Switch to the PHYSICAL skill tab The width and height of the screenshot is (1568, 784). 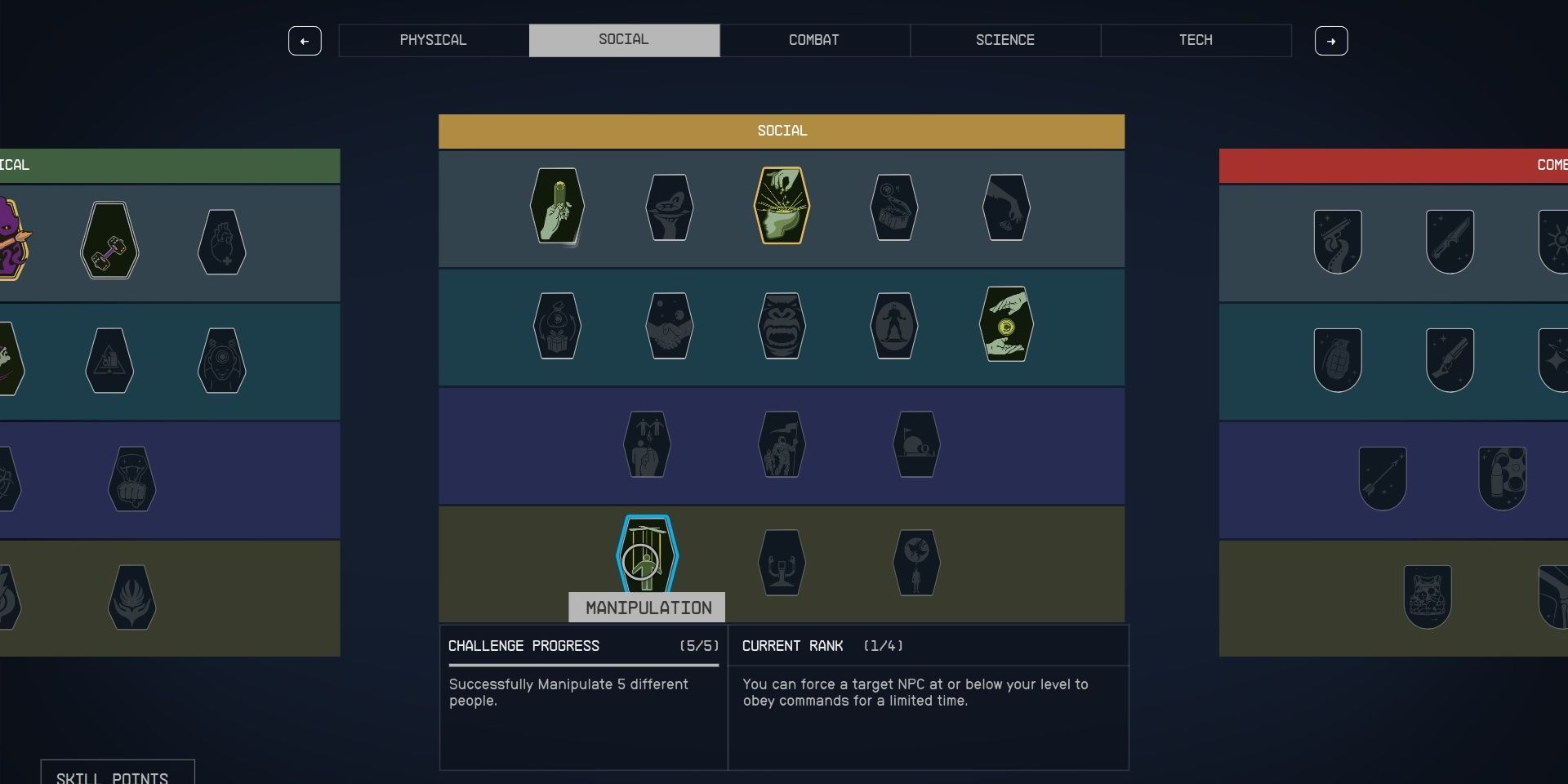433,40
